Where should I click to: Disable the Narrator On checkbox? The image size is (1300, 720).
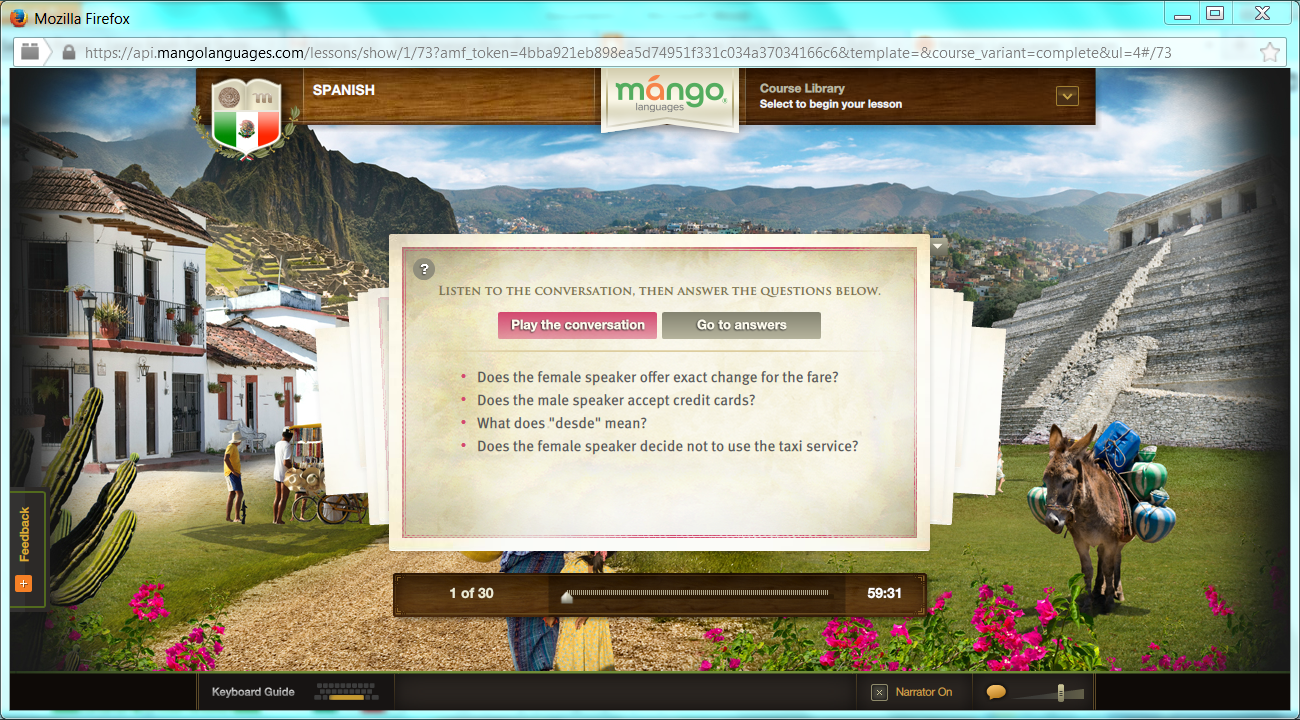point(877,691)
